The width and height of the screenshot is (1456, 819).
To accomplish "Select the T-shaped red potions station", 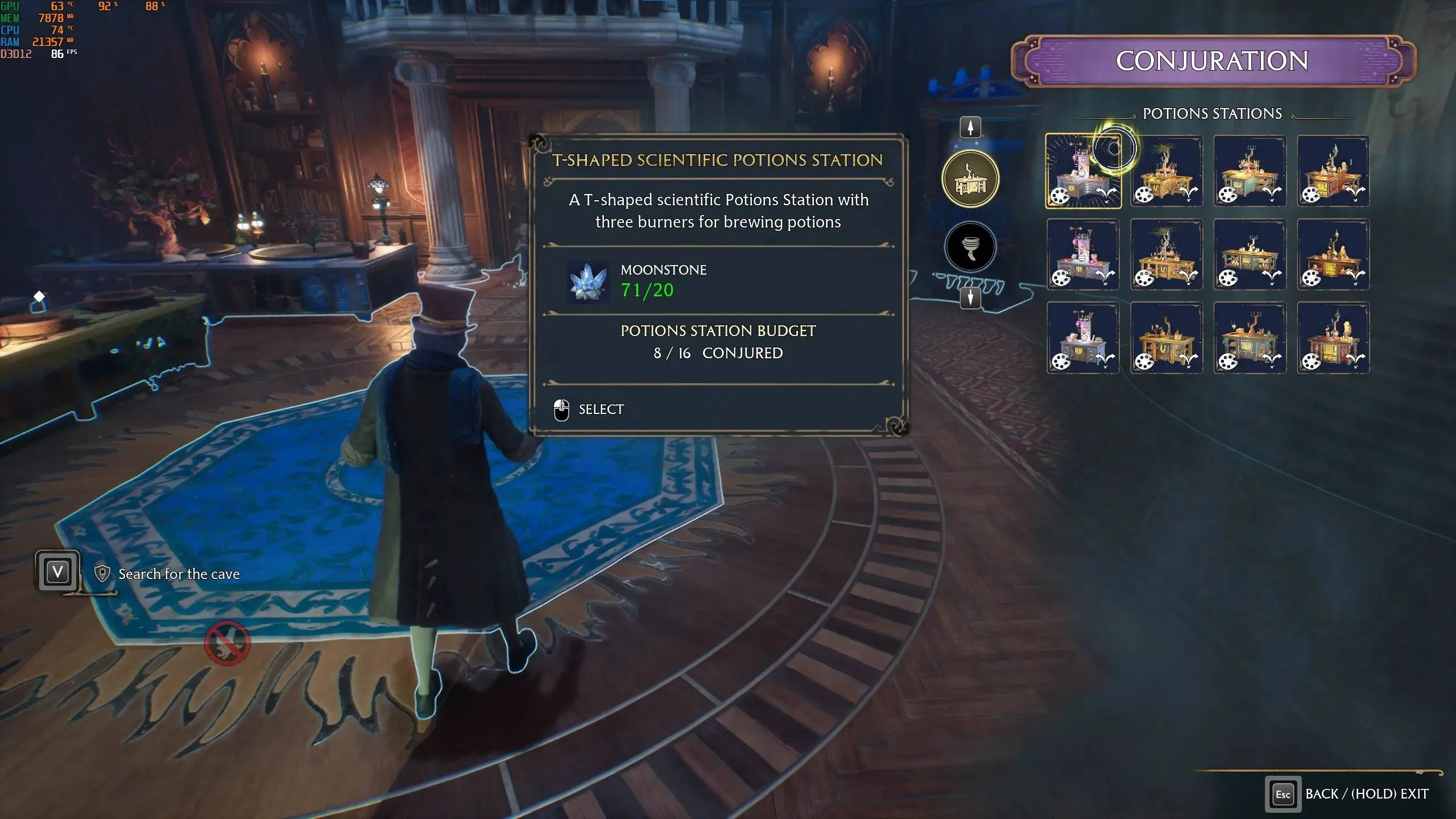I will pyautogui.click(x=1333, y=171).
